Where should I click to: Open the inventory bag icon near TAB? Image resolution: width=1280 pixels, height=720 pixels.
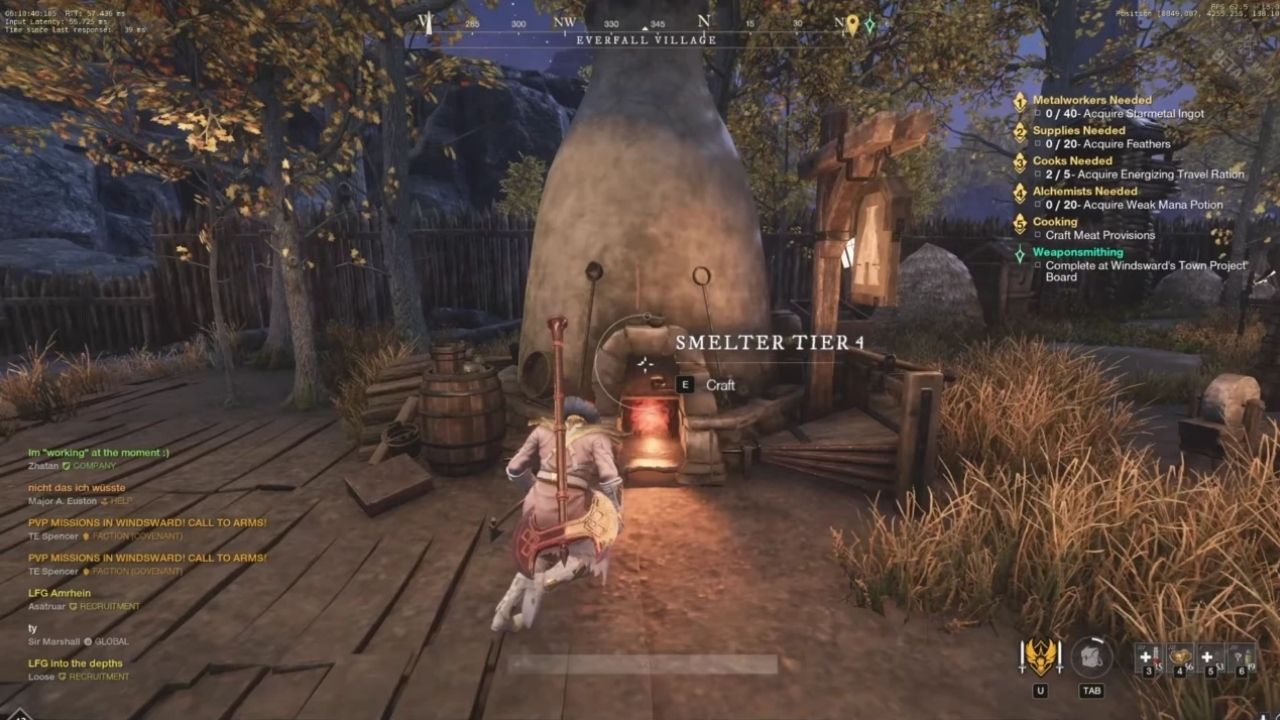click(1091, 655)
